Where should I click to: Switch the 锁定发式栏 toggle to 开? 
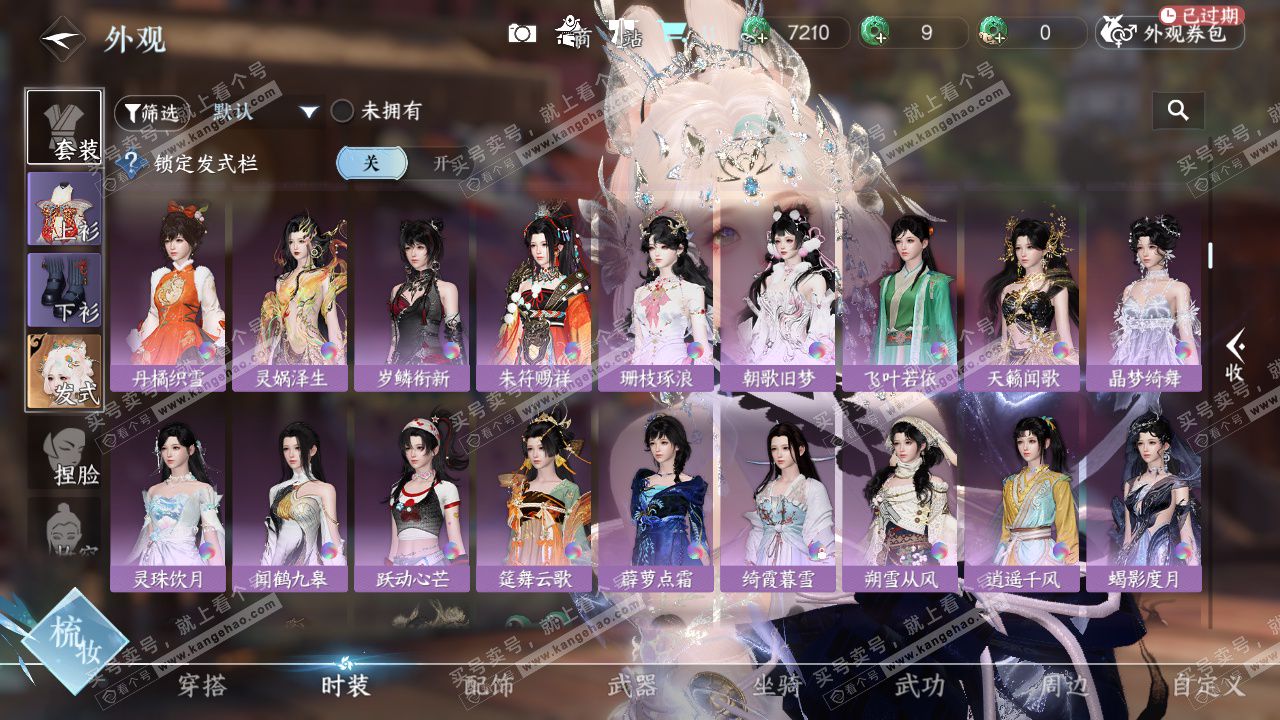click(x=440, y=163)
